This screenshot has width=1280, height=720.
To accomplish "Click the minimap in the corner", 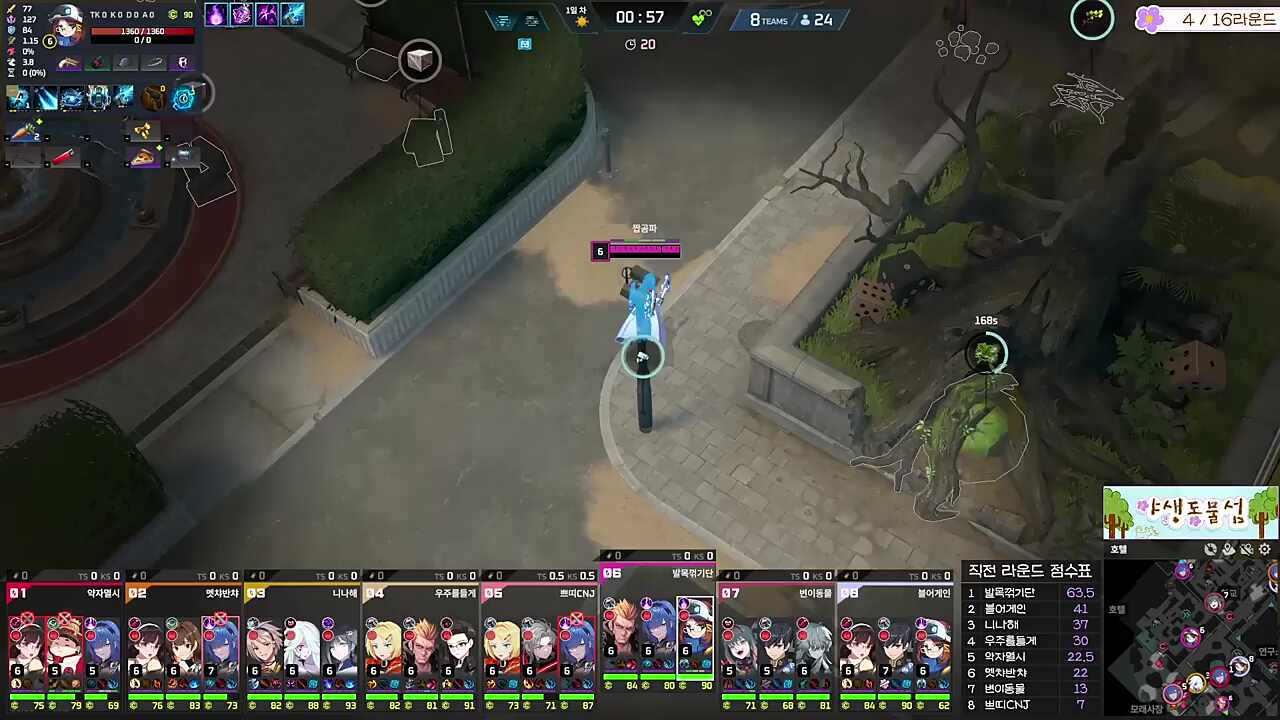I will (x=1190, y=640).
